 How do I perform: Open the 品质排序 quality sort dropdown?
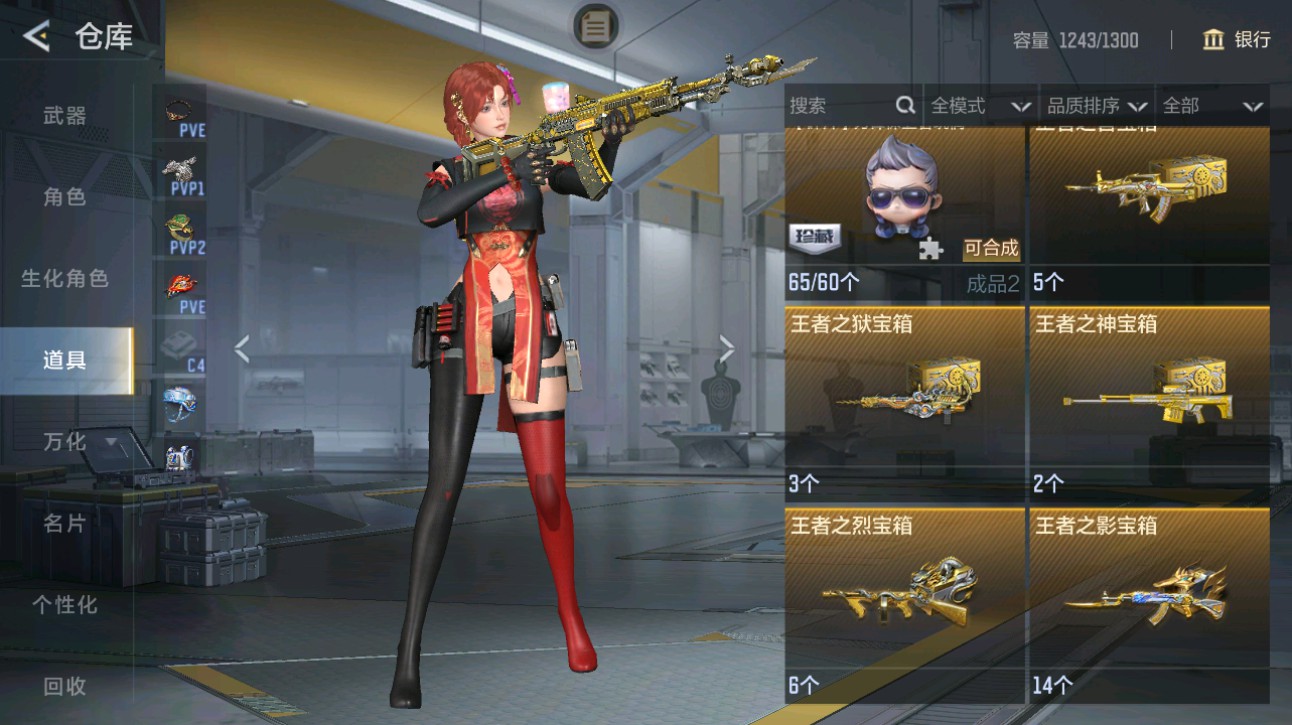[1095, 104]
